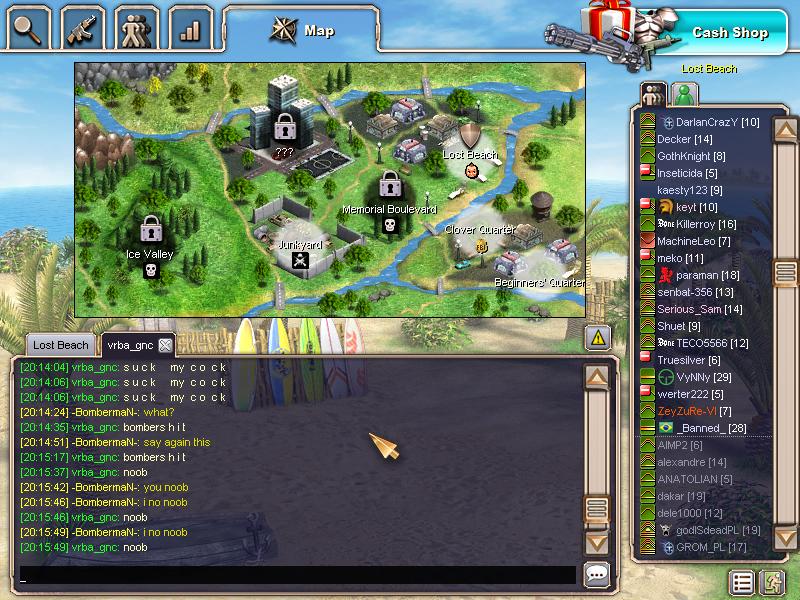
Task: Click the exit door button
Action: pos(771,582)
